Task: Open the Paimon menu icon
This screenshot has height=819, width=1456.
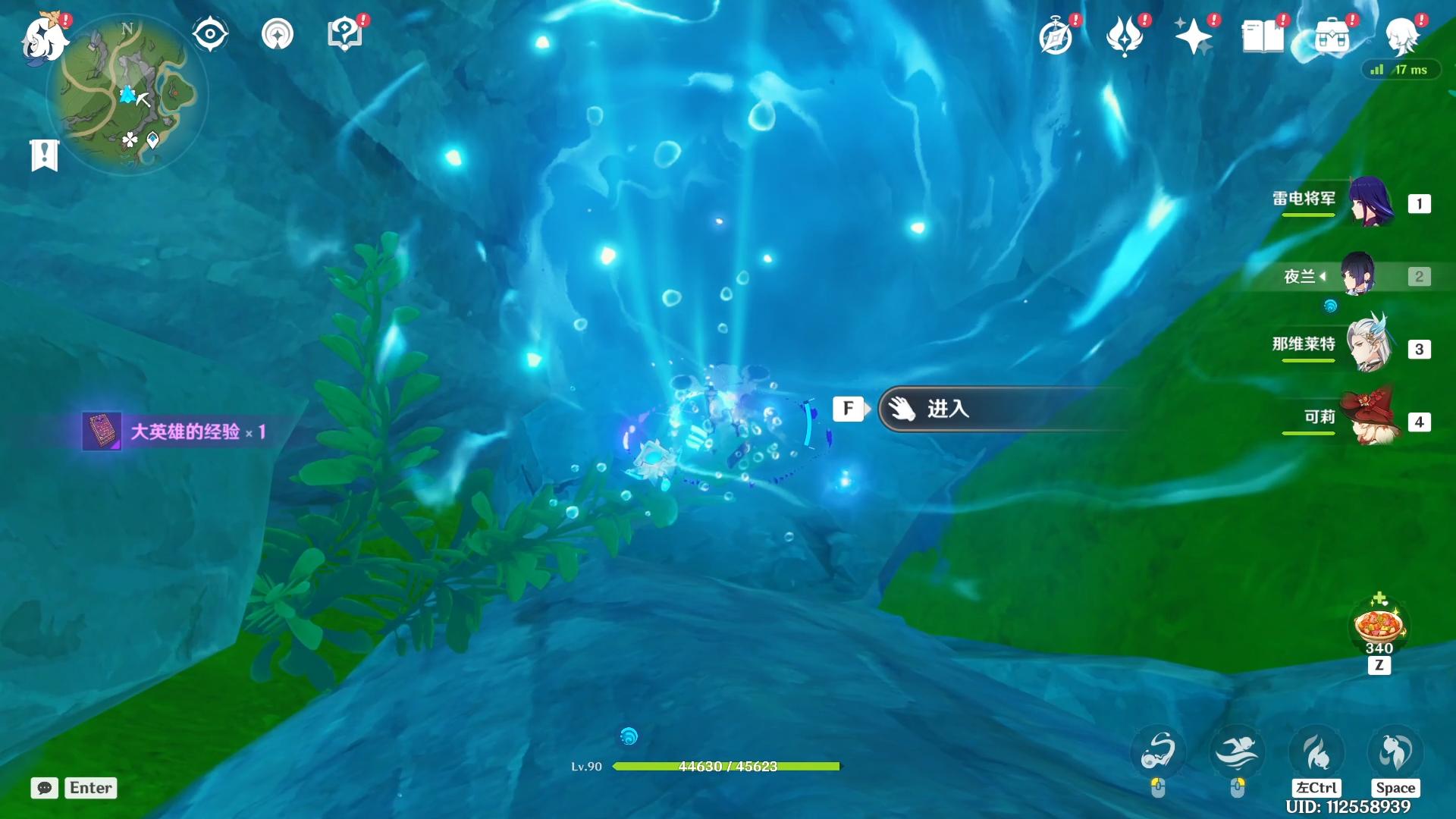Action: (44, 38)
